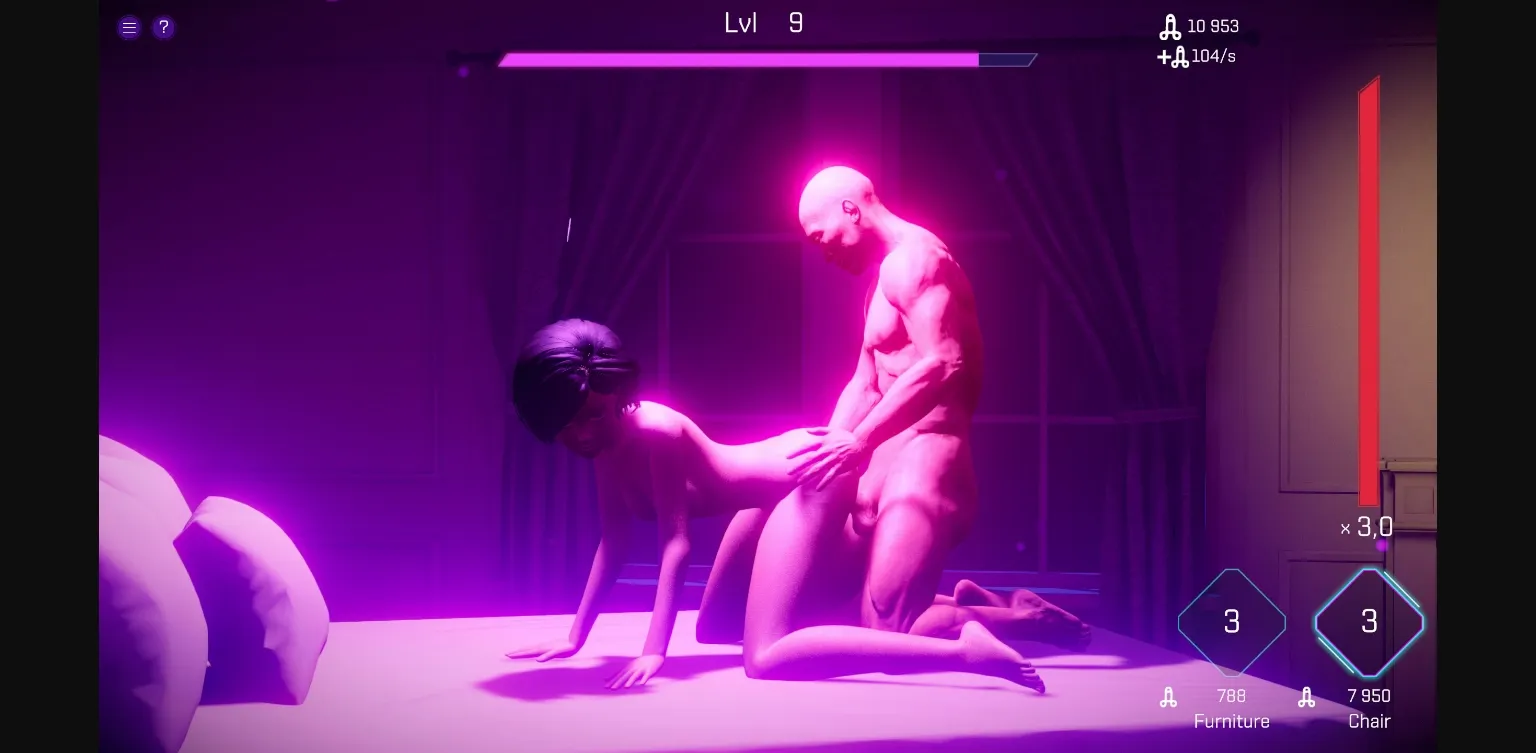Click the Chair label under its upgrade diamond
This screenshot has width=1536, height=753.
[x=1369, y=721]
